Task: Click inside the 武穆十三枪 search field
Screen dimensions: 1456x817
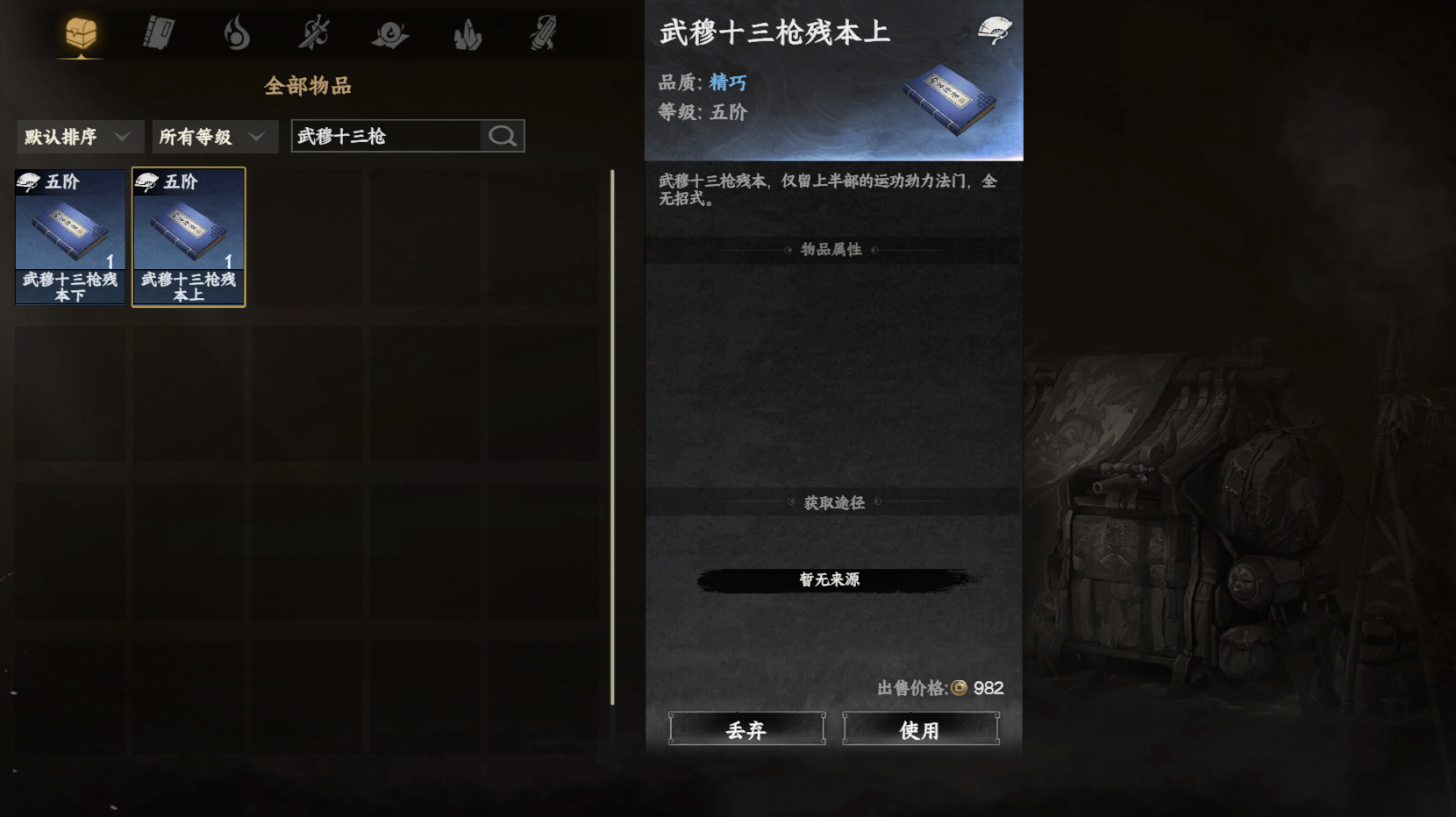Action: [377, 136]
